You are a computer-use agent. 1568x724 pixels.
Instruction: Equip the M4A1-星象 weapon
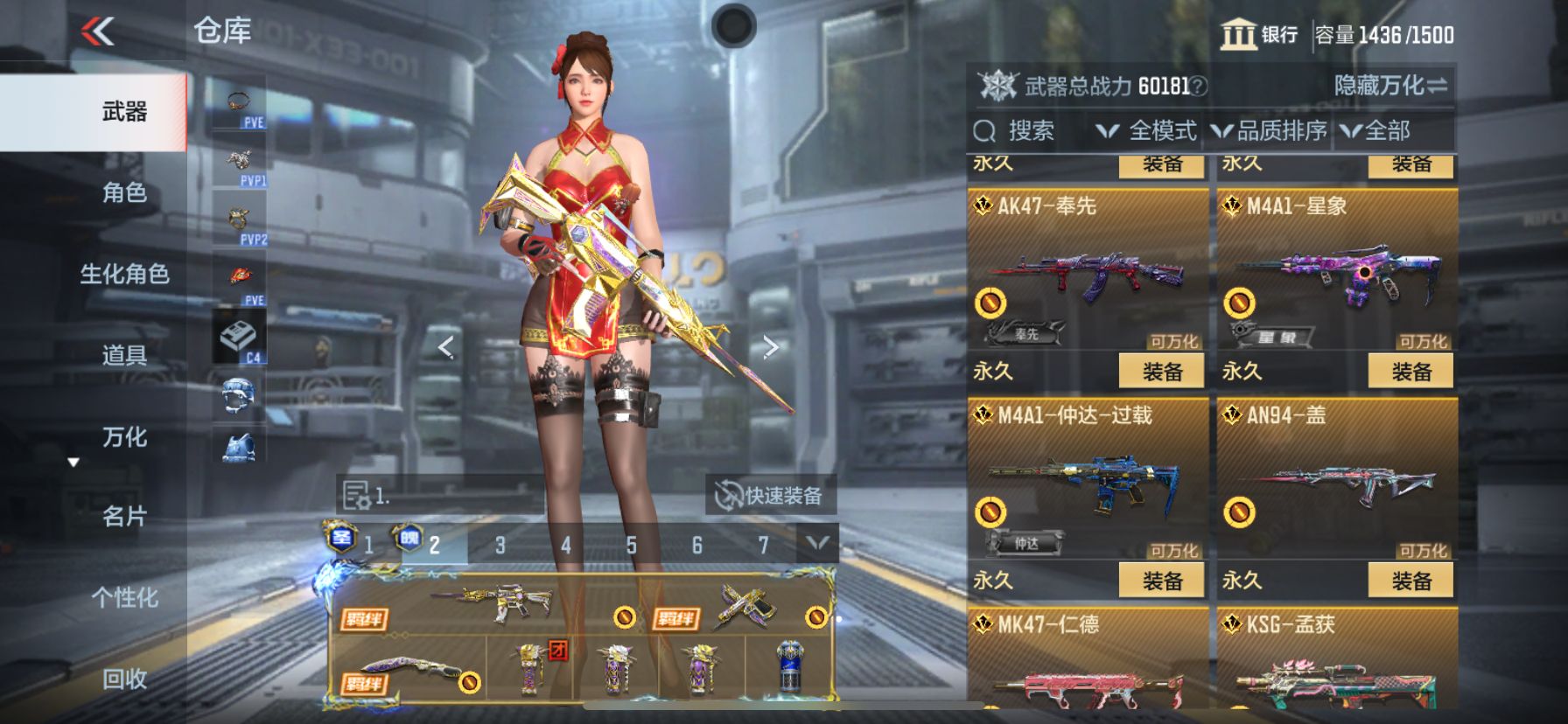pos(1410,372)
